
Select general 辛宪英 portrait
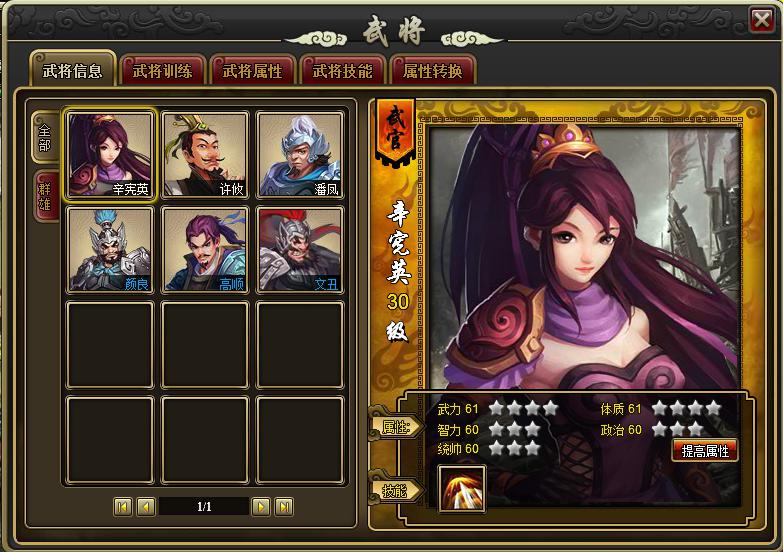pyautogui.click(x=110, y=154)
